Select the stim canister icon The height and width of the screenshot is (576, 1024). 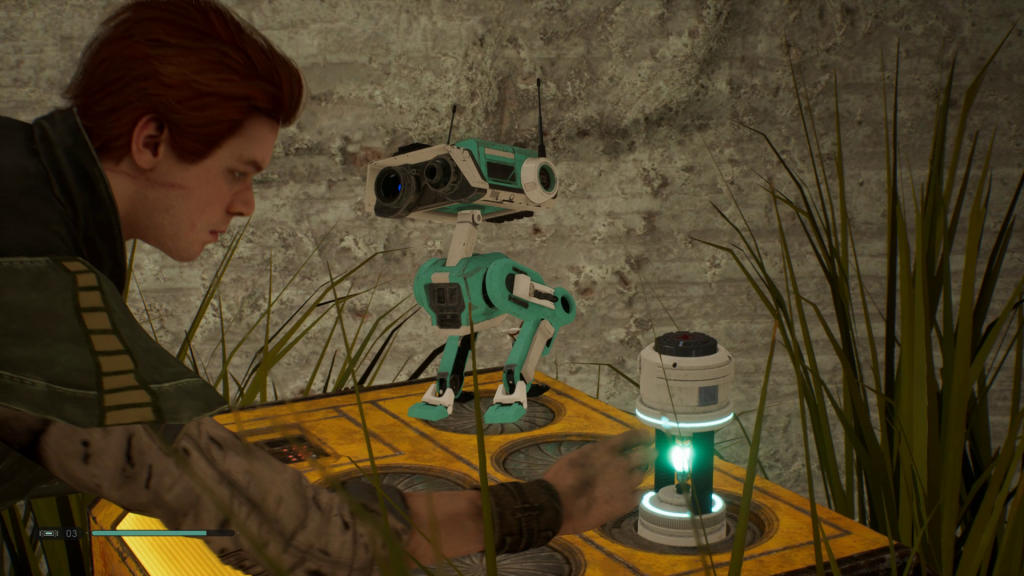pos(48,534)
